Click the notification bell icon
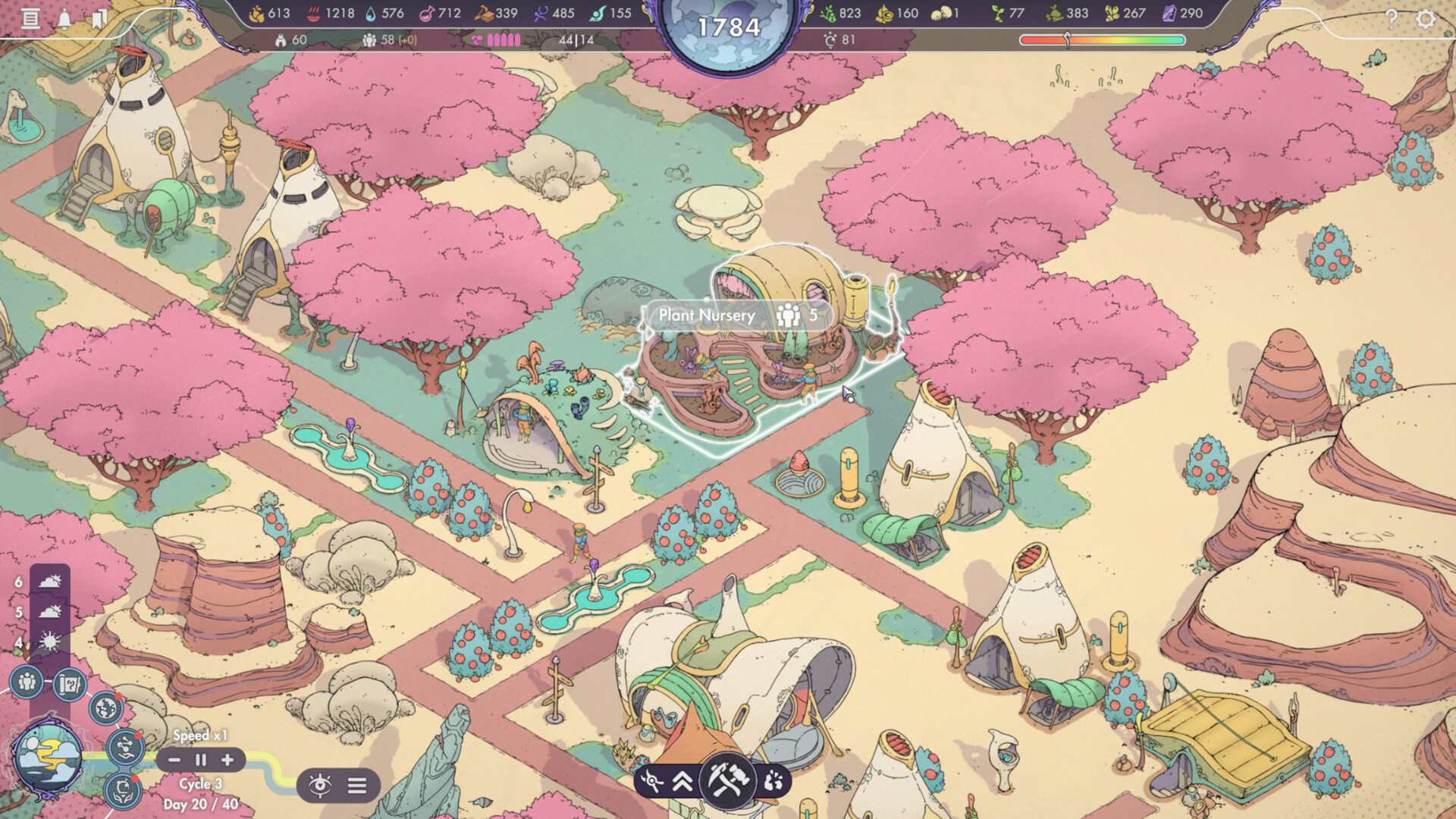 (65, 17)
